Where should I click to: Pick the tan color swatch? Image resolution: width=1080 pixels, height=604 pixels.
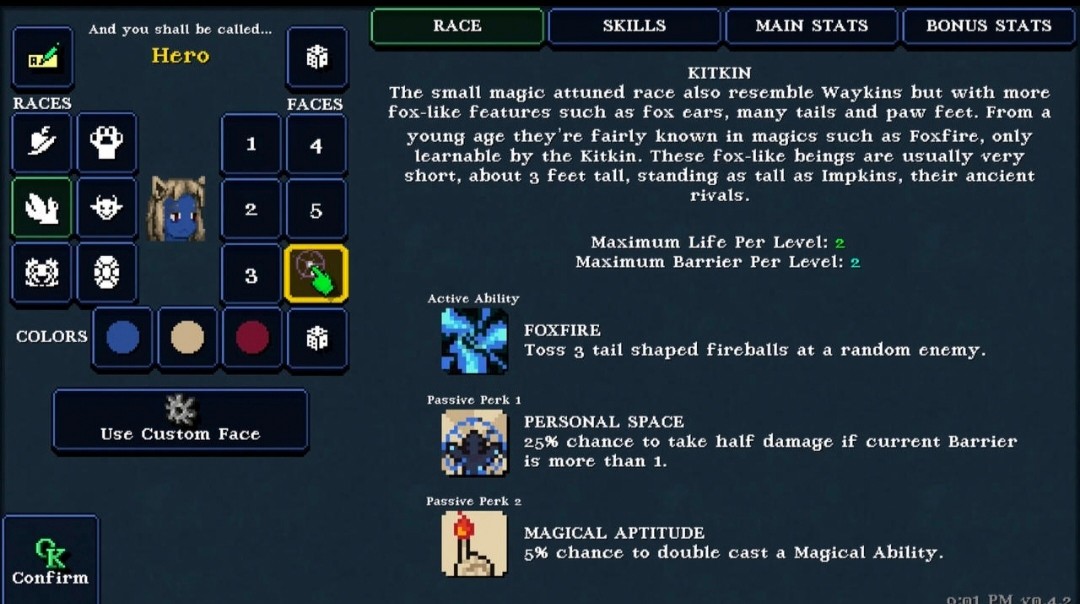click(187, 338)
